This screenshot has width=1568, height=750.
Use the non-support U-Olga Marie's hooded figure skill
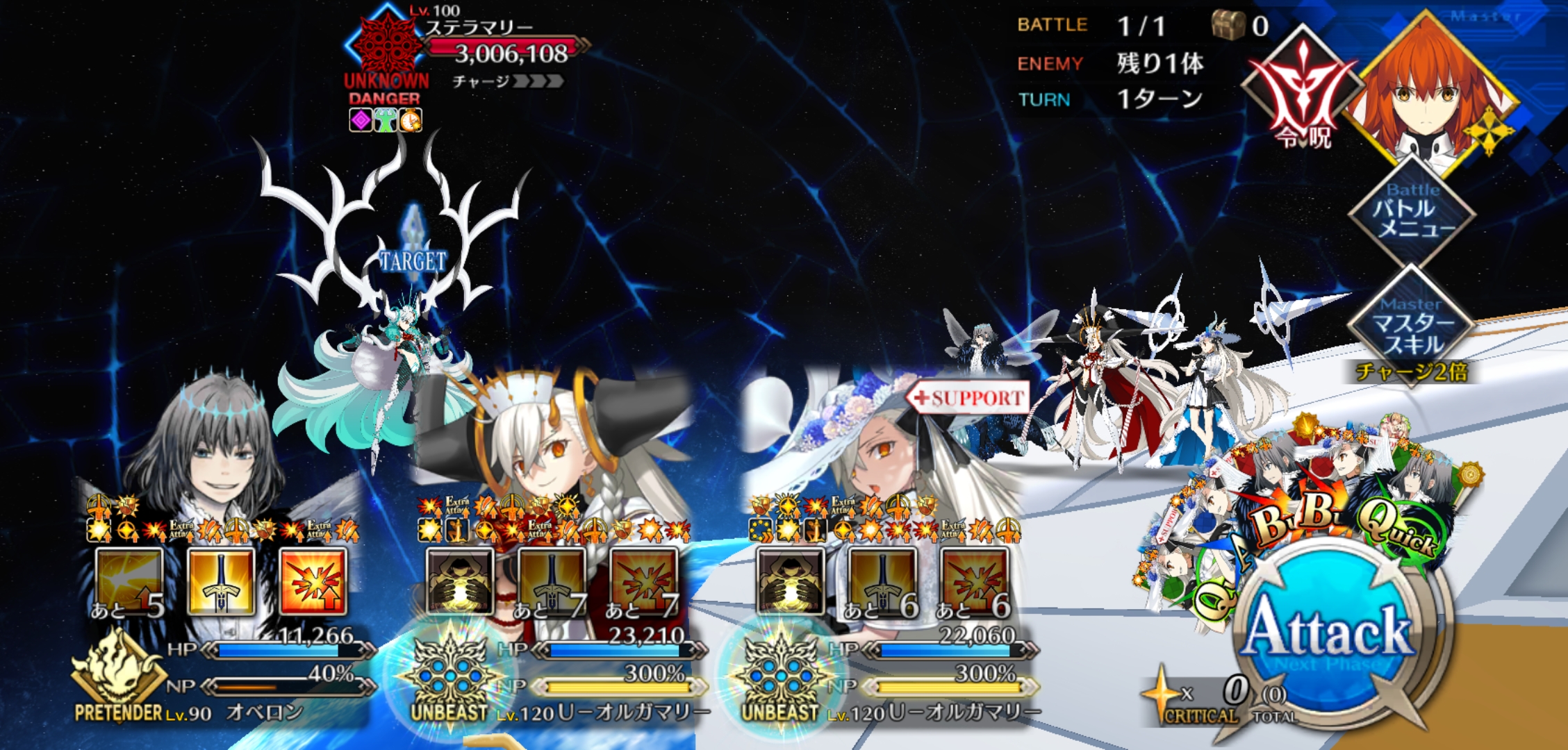[460, 582]
